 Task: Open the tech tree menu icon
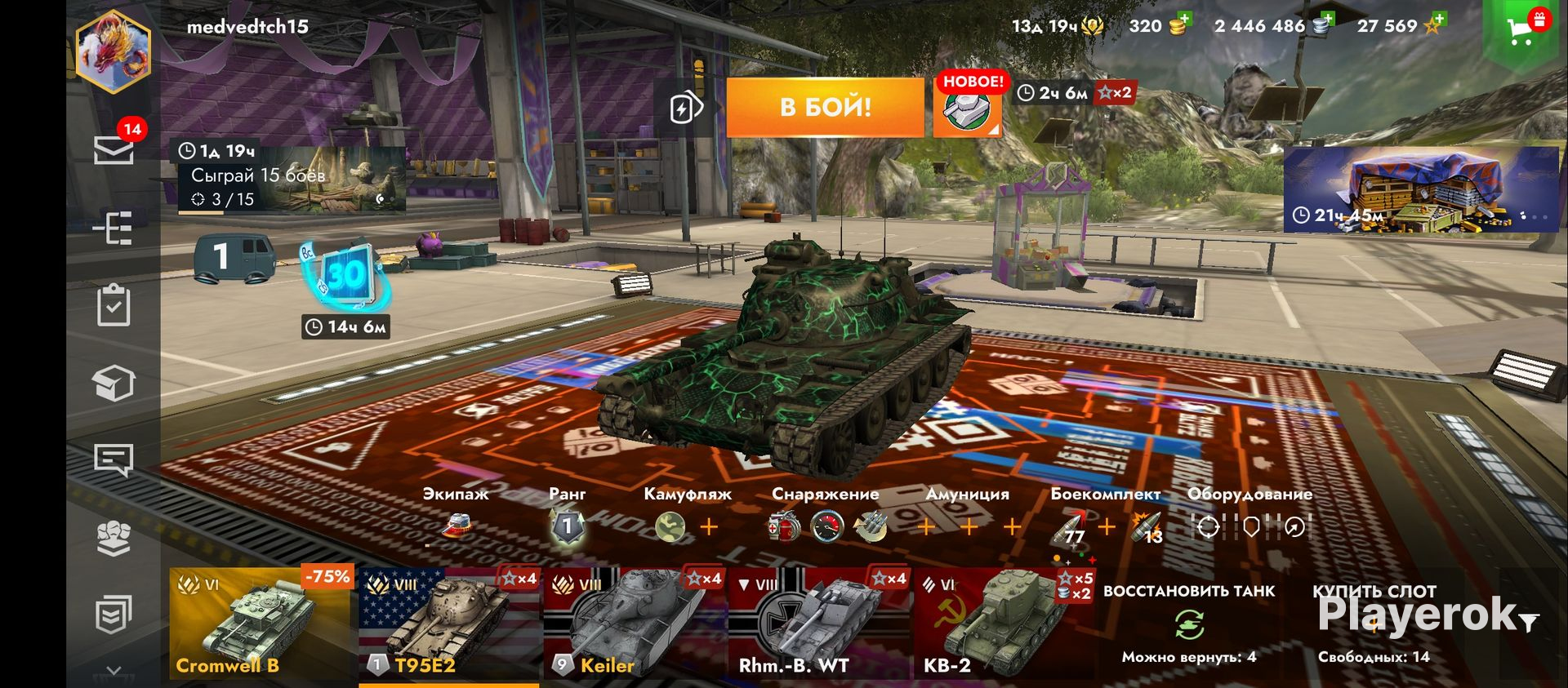click(114, 229)
